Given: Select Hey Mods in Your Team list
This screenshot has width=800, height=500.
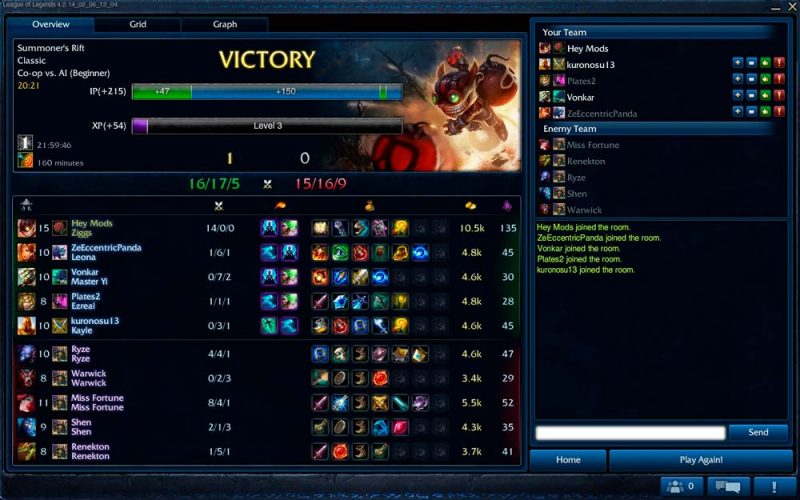Looking at the screenshot, I should pos(587,48).
